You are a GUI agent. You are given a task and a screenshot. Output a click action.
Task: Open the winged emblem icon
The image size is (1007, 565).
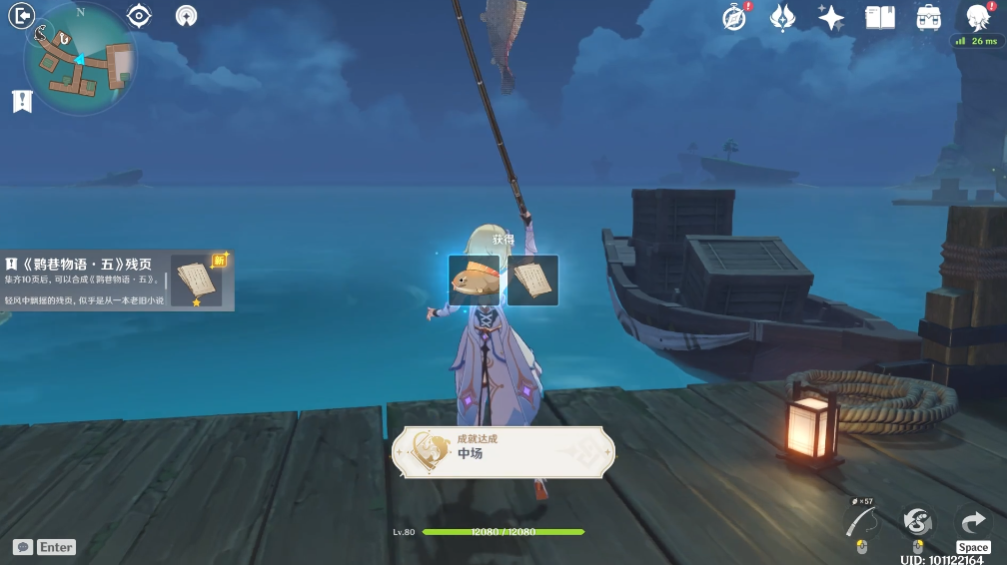tap(783, 18)
